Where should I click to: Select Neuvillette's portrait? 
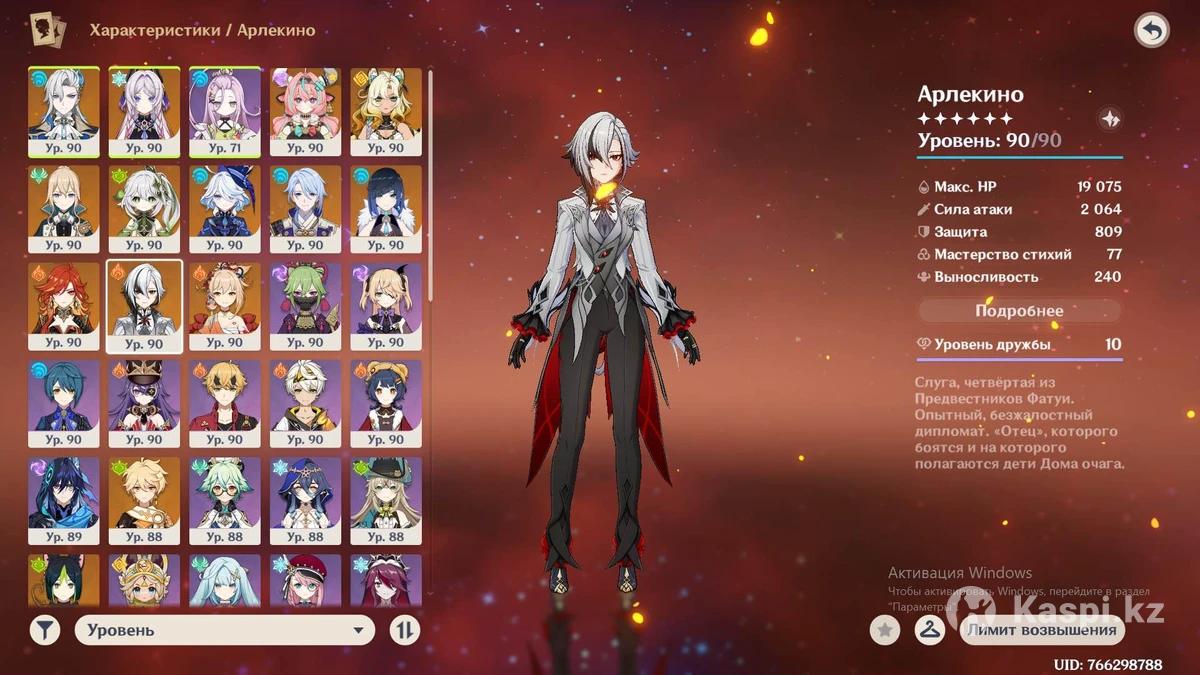click(63, 112)
